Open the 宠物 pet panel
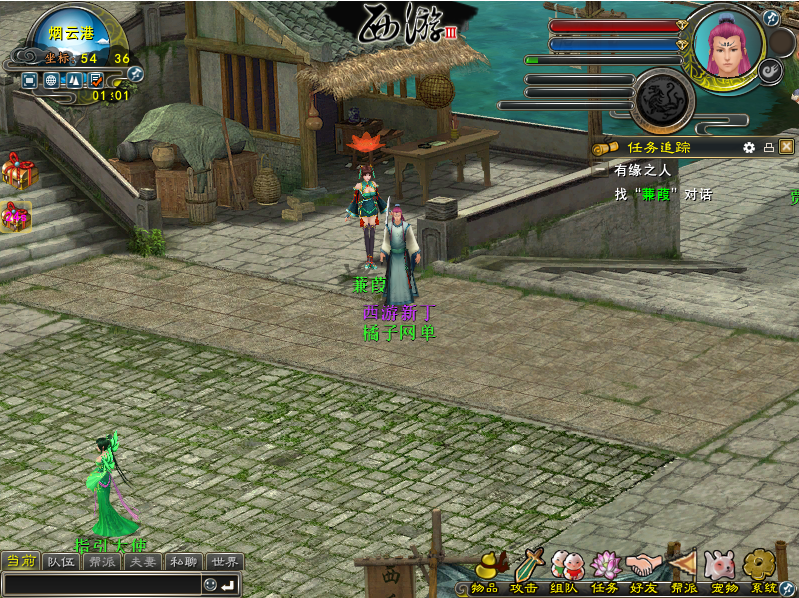The height and width of the screenshot is (598, 799). click(x=722, y=568)
